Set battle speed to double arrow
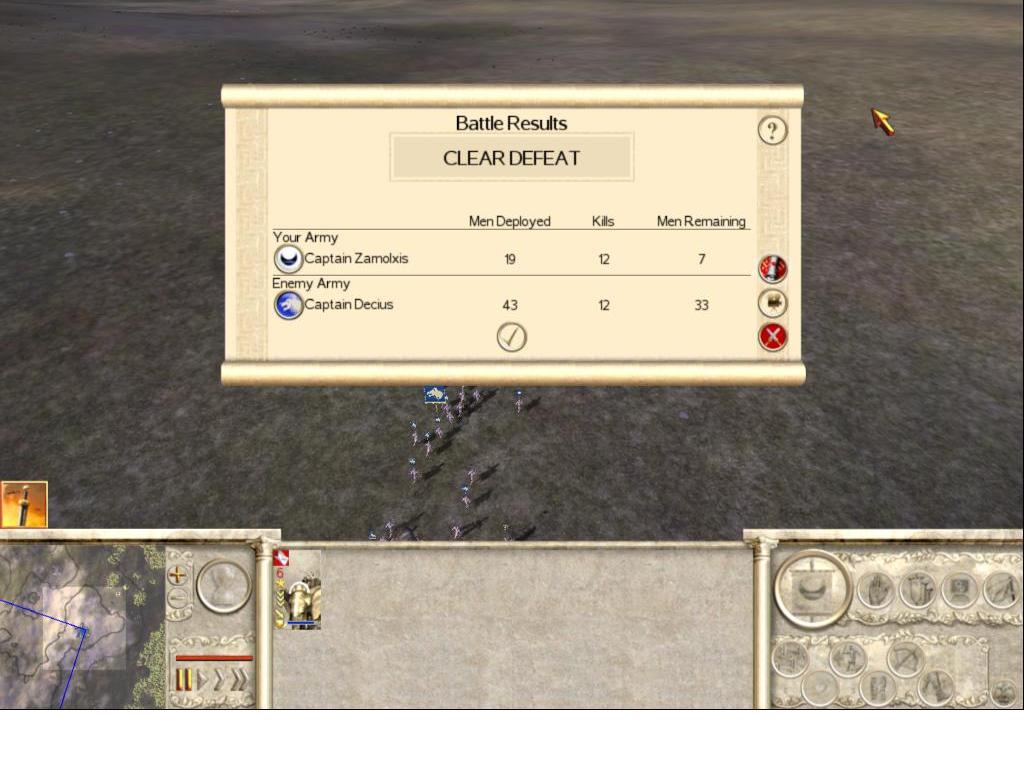 tap(219, 681)
